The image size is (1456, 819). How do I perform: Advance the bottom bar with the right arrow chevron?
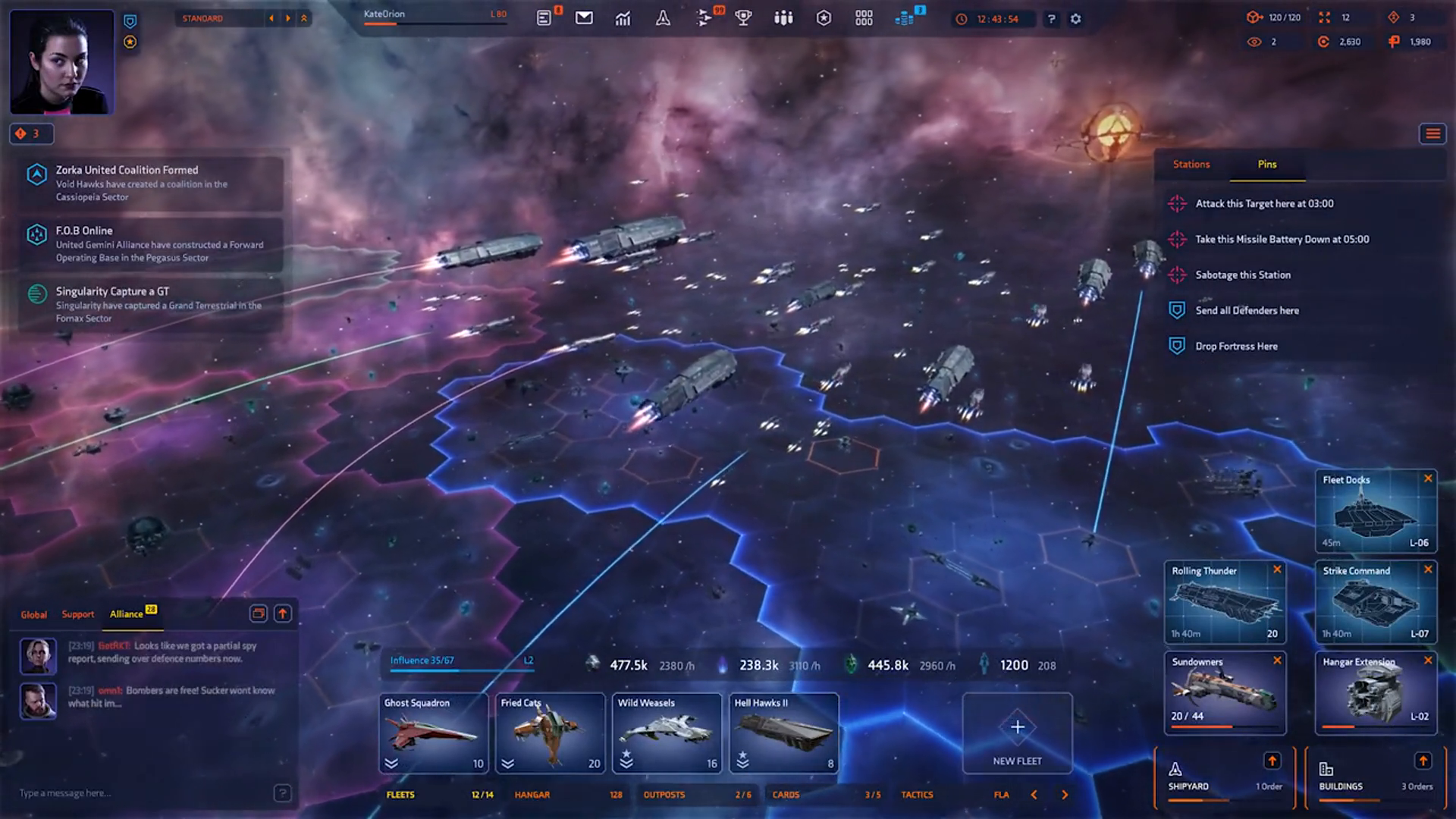pos(1063,795)
